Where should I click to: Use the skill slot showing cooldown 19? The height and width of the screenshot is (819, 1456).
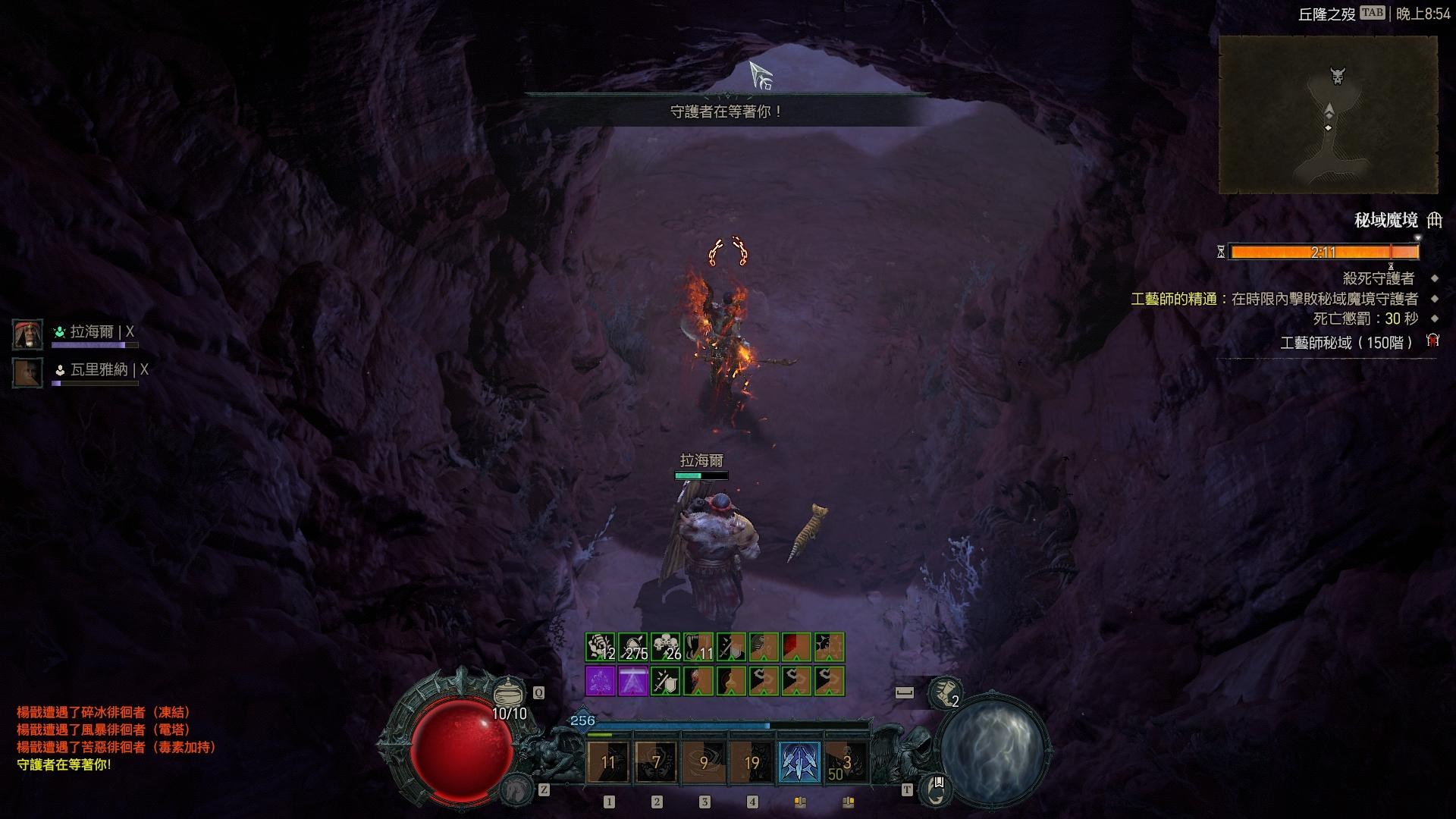coord(752,761)
